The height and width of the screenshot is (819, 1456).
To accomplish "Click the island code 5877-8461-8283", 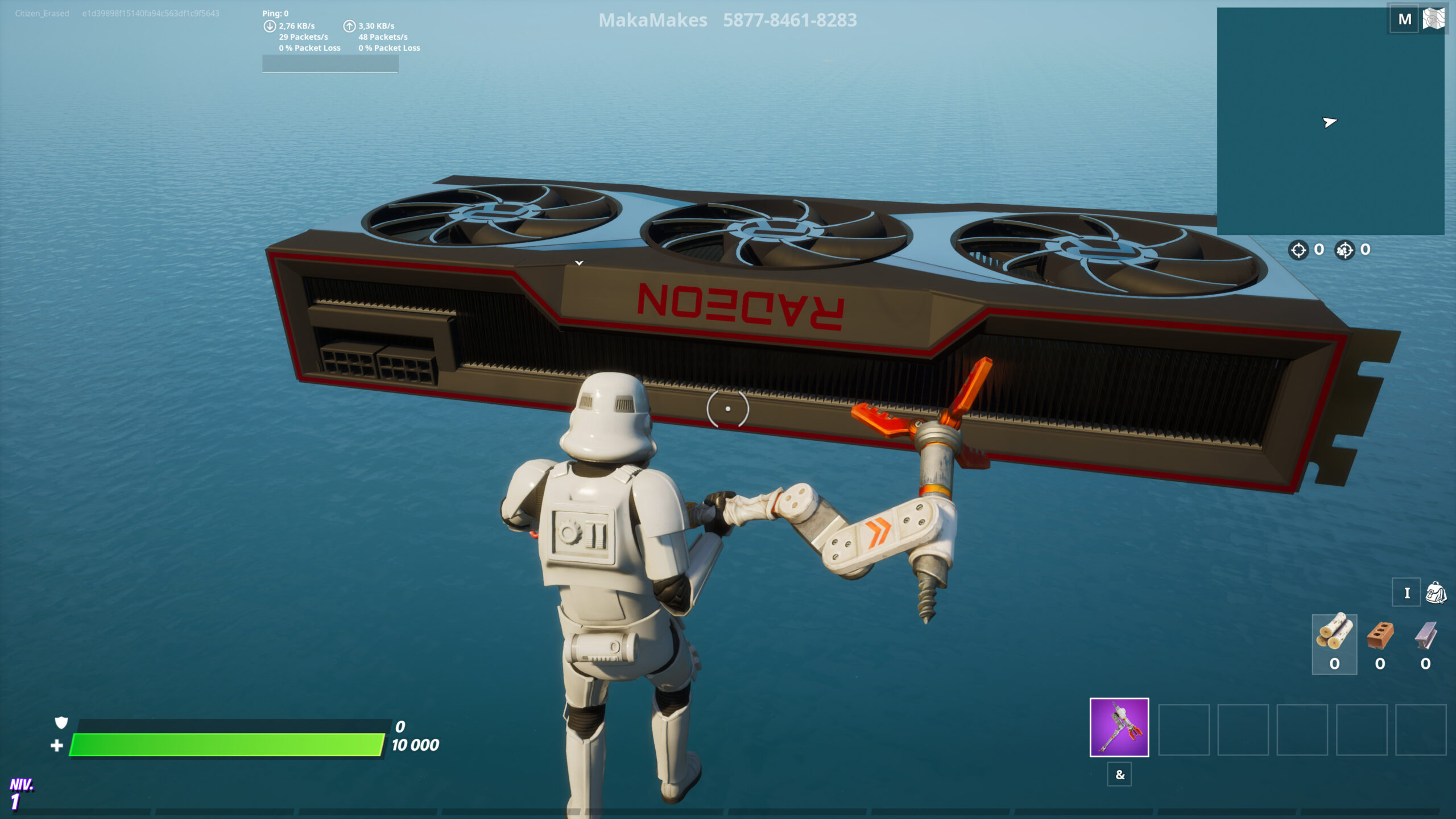I will coord(790,21).
